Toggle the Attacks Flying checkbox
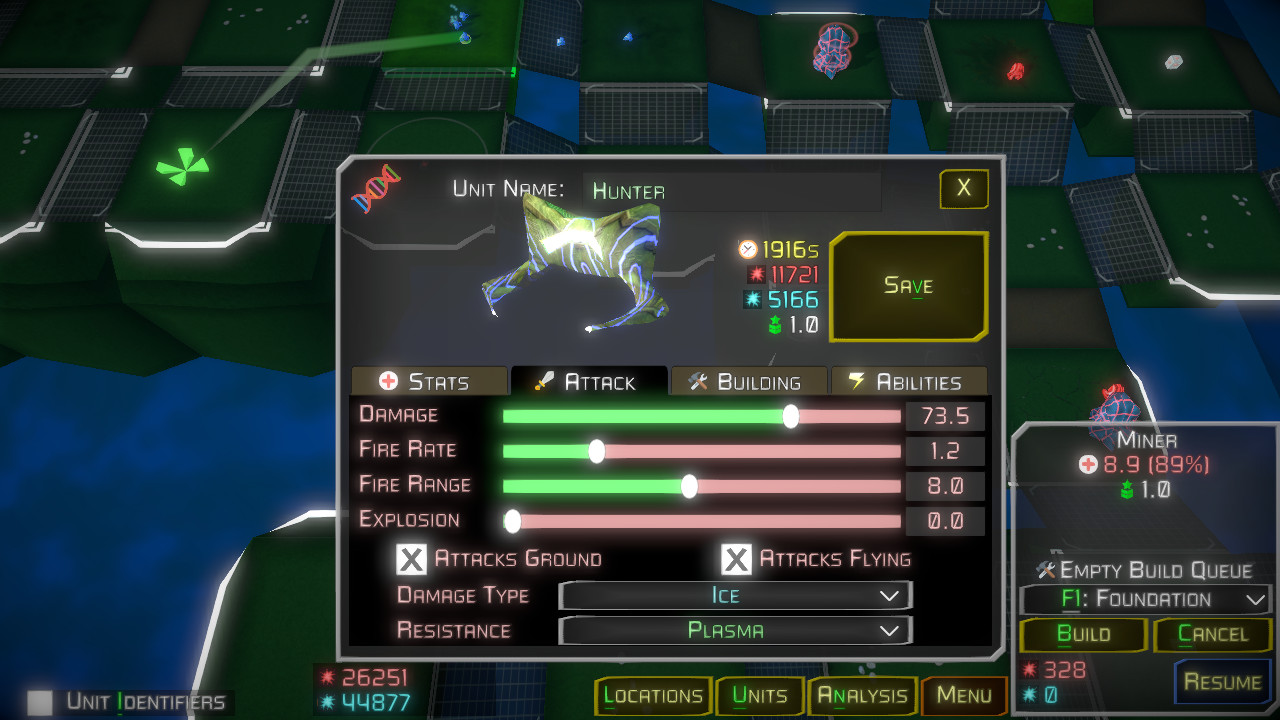Image resolution: width=1280 pixels, height=720 pixels. coord(737,559)
